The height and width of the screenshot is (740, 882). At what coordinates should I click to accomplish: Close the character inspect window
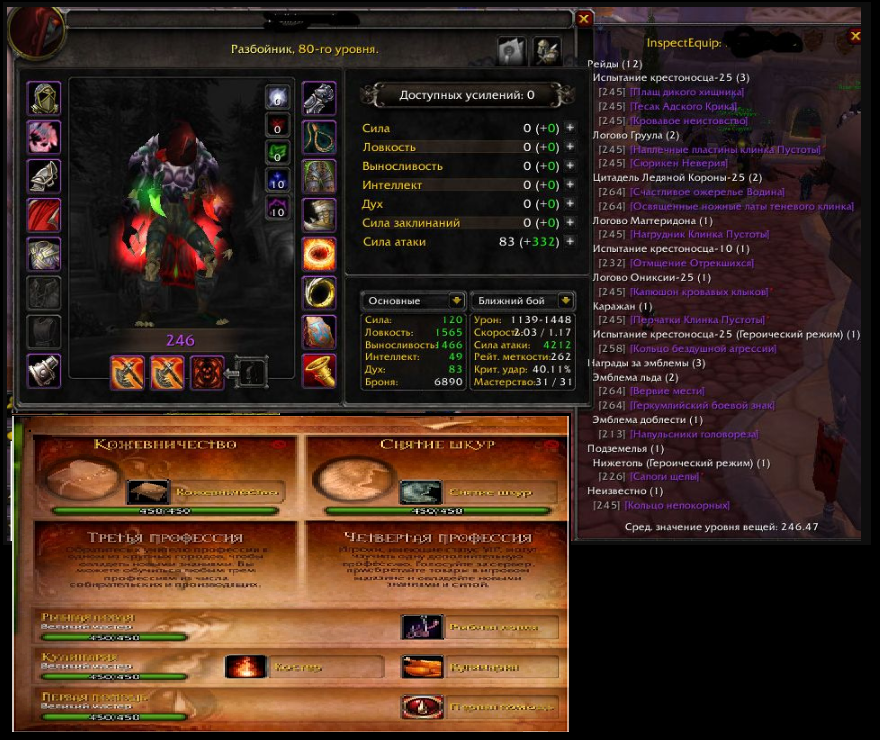point(584,19)
